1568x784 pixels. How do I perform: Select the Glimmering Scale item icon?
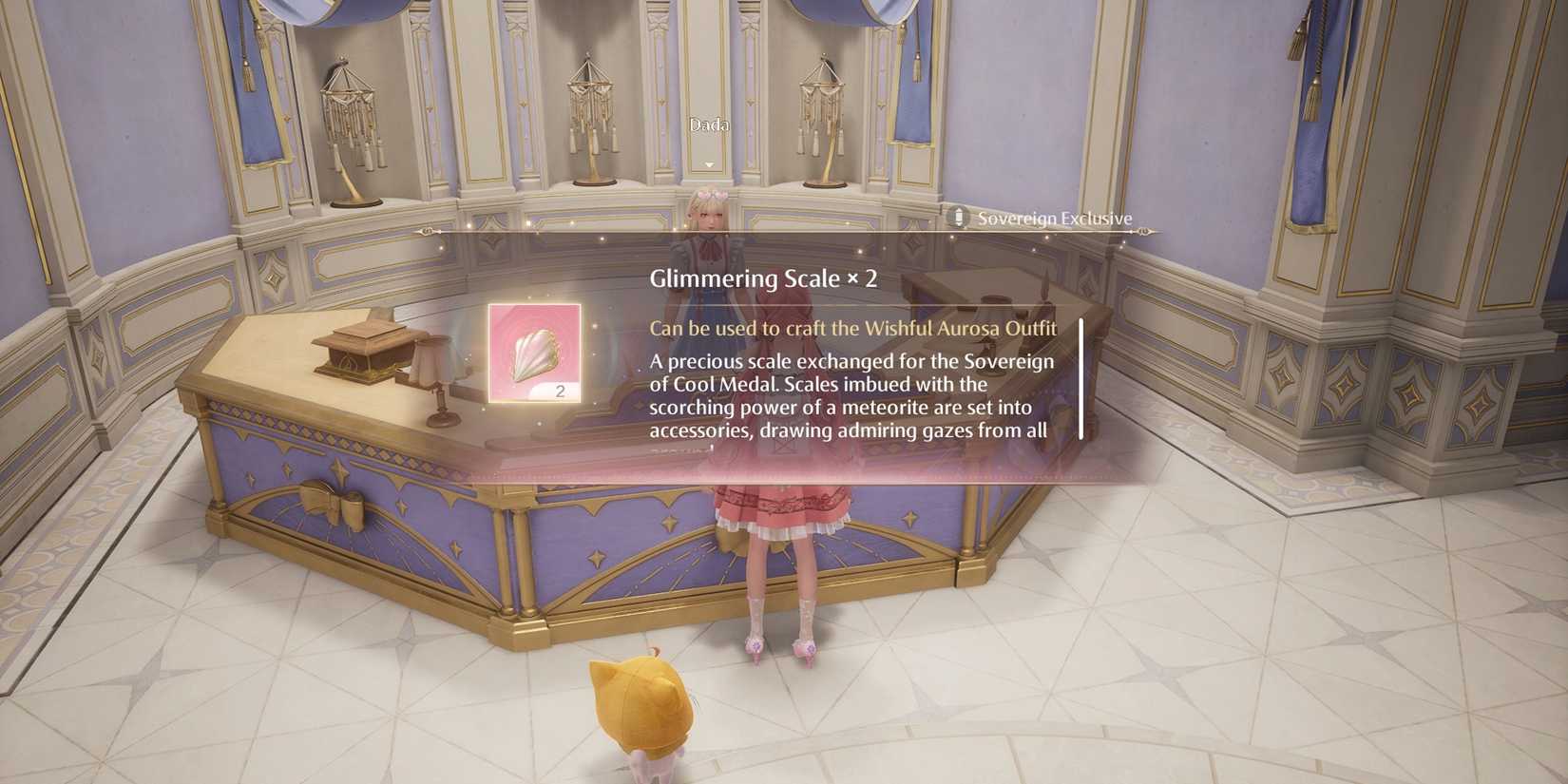(532, 352)
